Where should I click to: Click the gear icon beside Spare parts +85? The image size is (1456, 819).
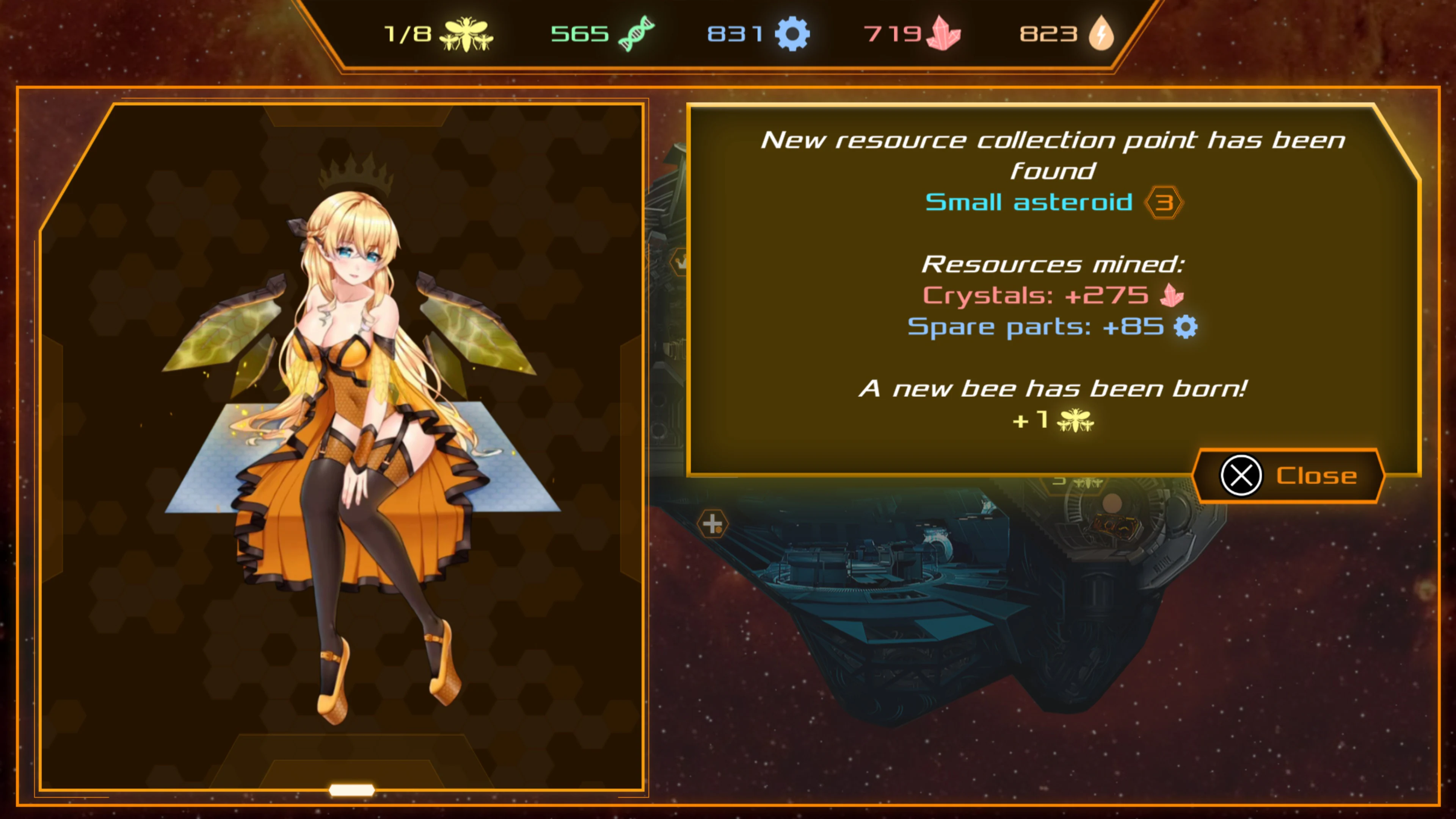pos(1185,326)
